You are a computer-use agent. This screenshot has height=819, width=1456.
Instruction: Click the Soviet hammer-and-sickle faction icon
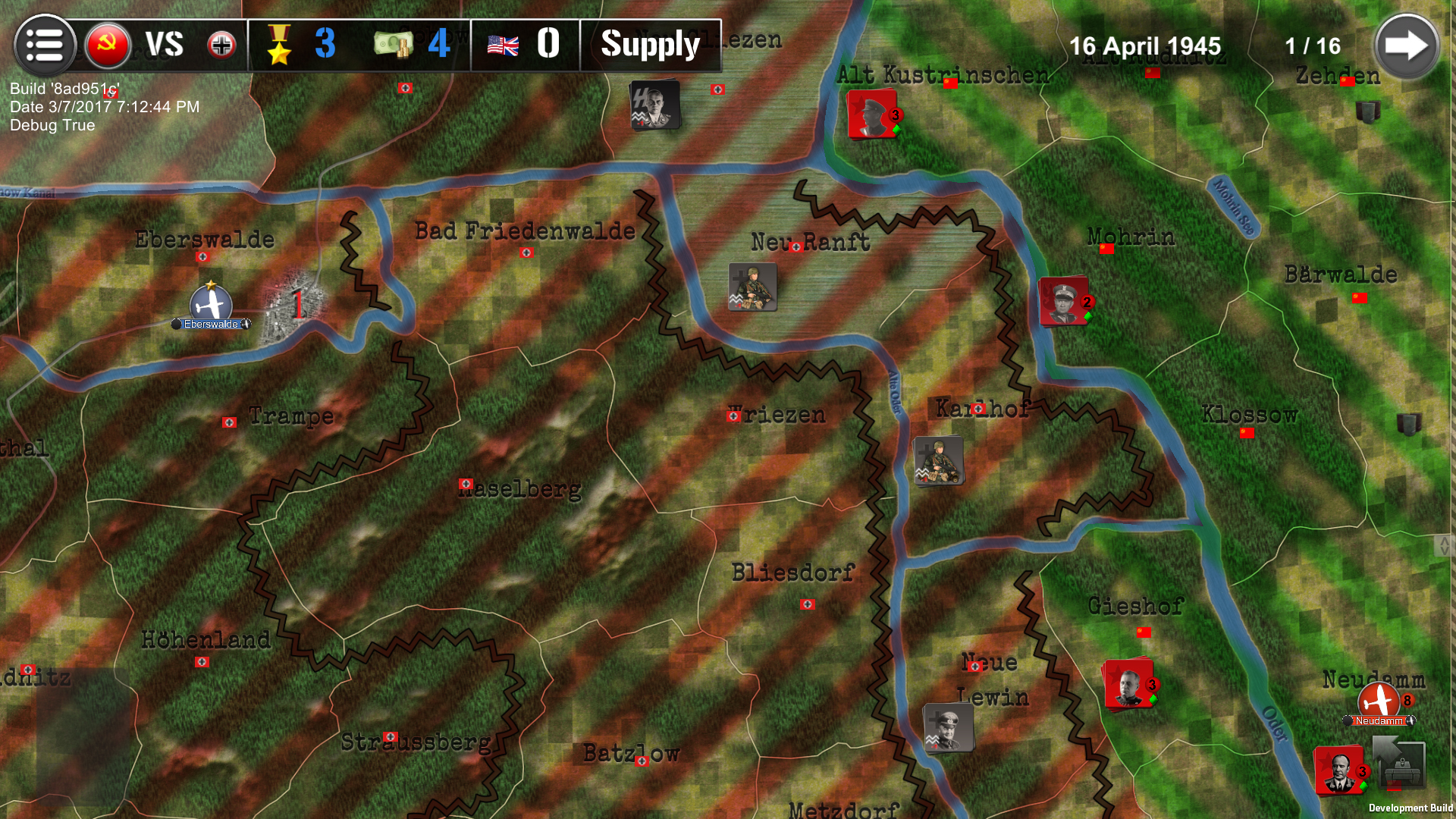click(107, 45)
